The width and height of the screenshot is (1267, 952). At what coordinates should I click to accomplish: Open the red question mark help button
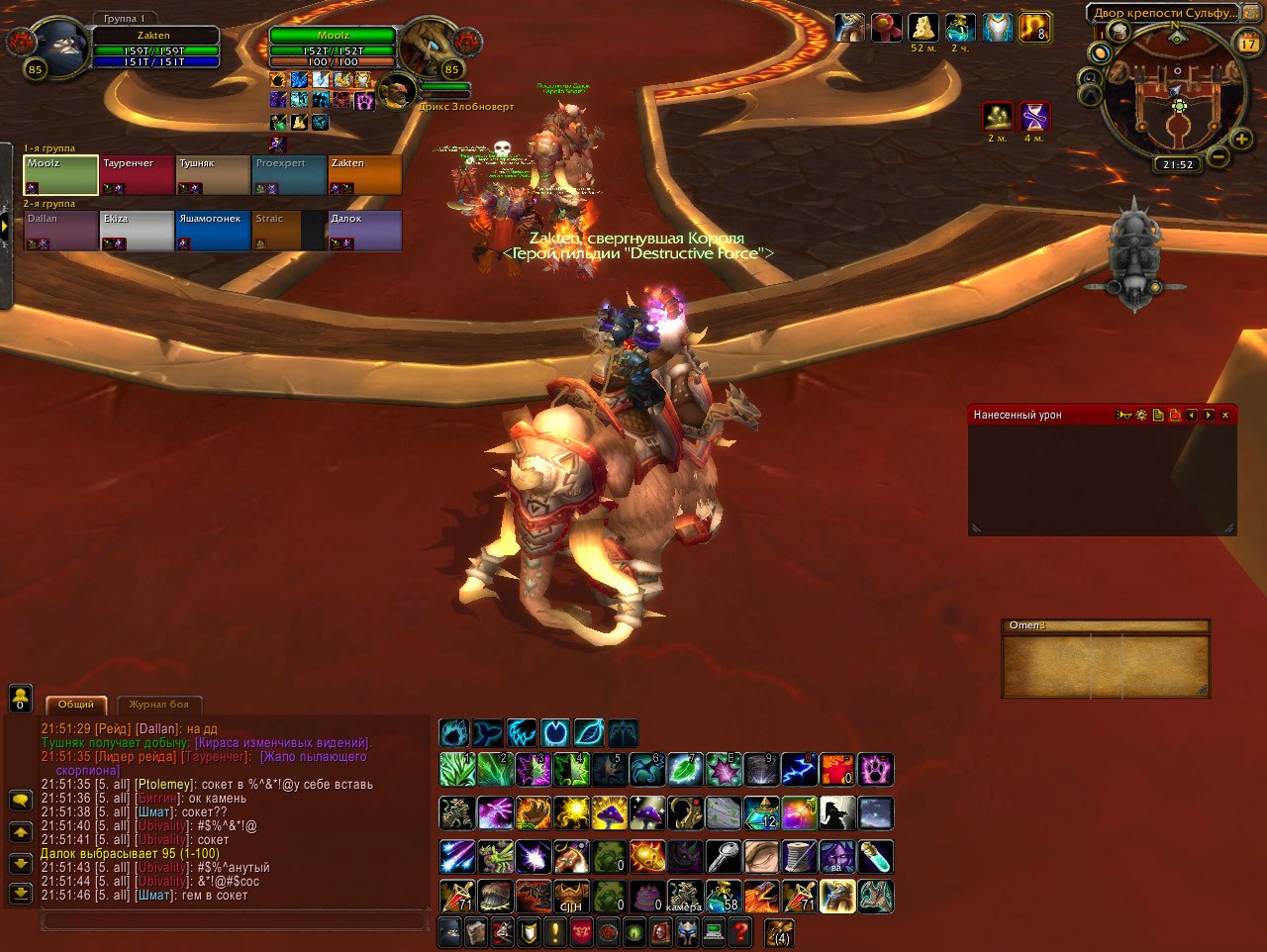click(x=739, y=932)
